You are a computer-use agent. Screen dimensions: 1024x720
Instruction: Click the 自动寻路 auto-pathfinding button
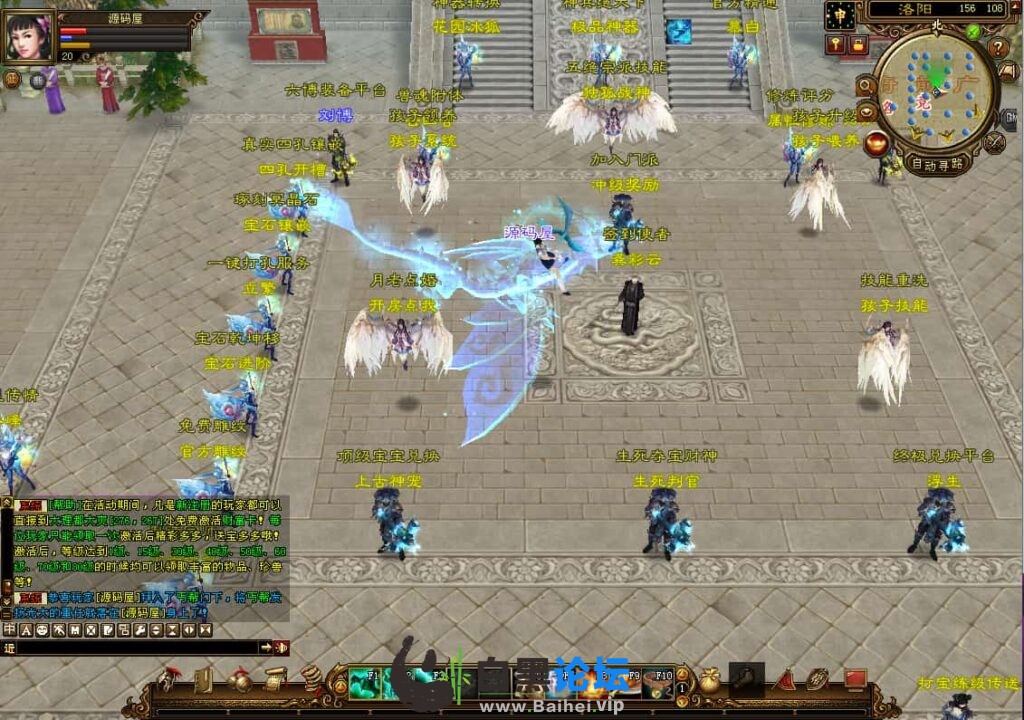[938, 164]
